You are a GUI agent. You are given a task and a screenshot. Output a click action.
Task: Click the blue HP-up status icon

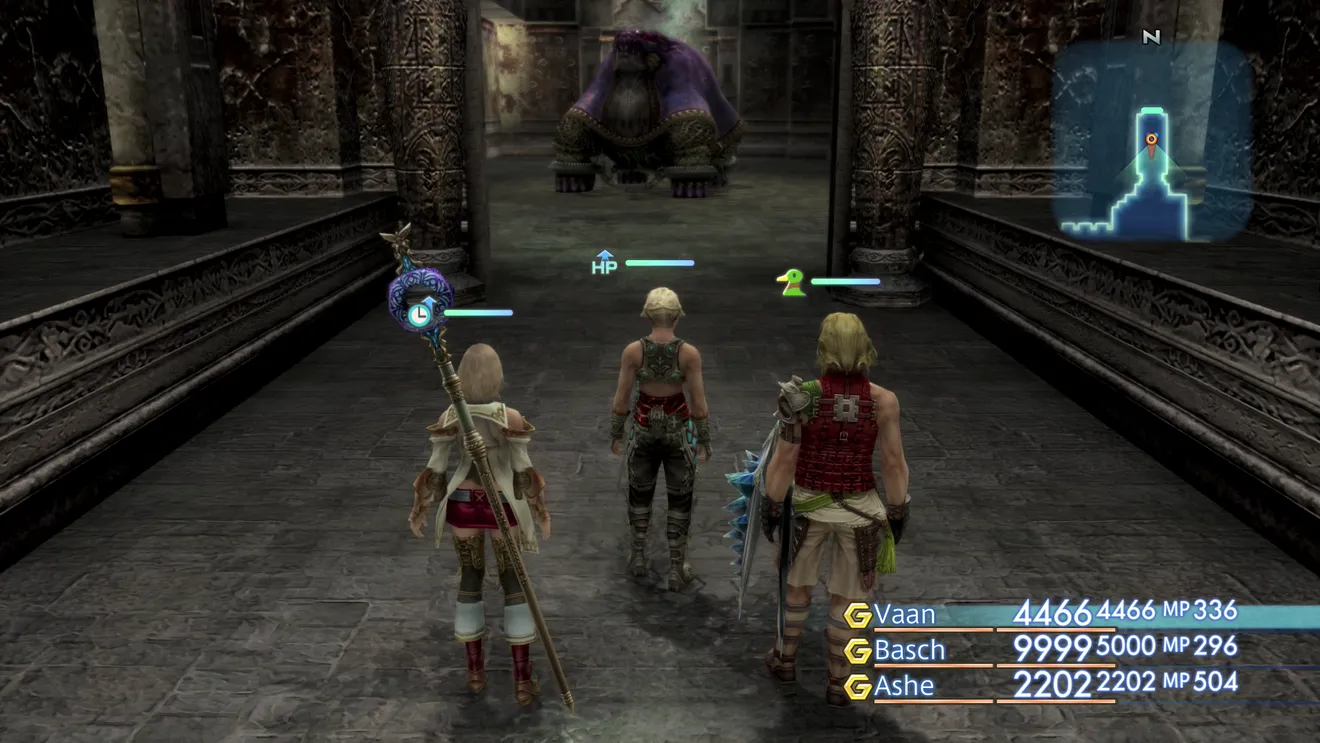(x=604, y=263)
